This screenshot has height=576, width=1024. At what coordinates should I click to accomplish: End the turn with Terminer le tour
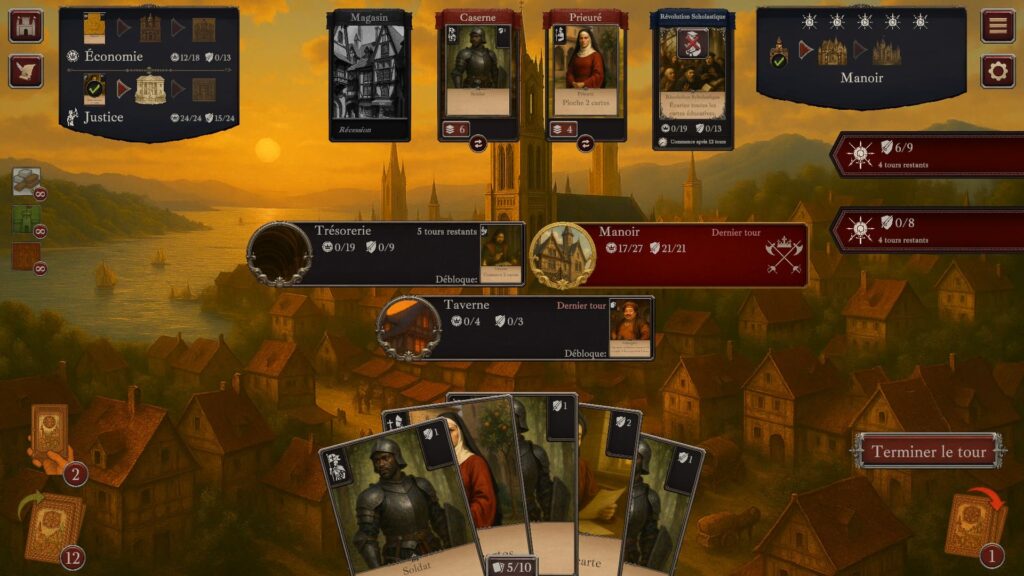coord(927,451)
